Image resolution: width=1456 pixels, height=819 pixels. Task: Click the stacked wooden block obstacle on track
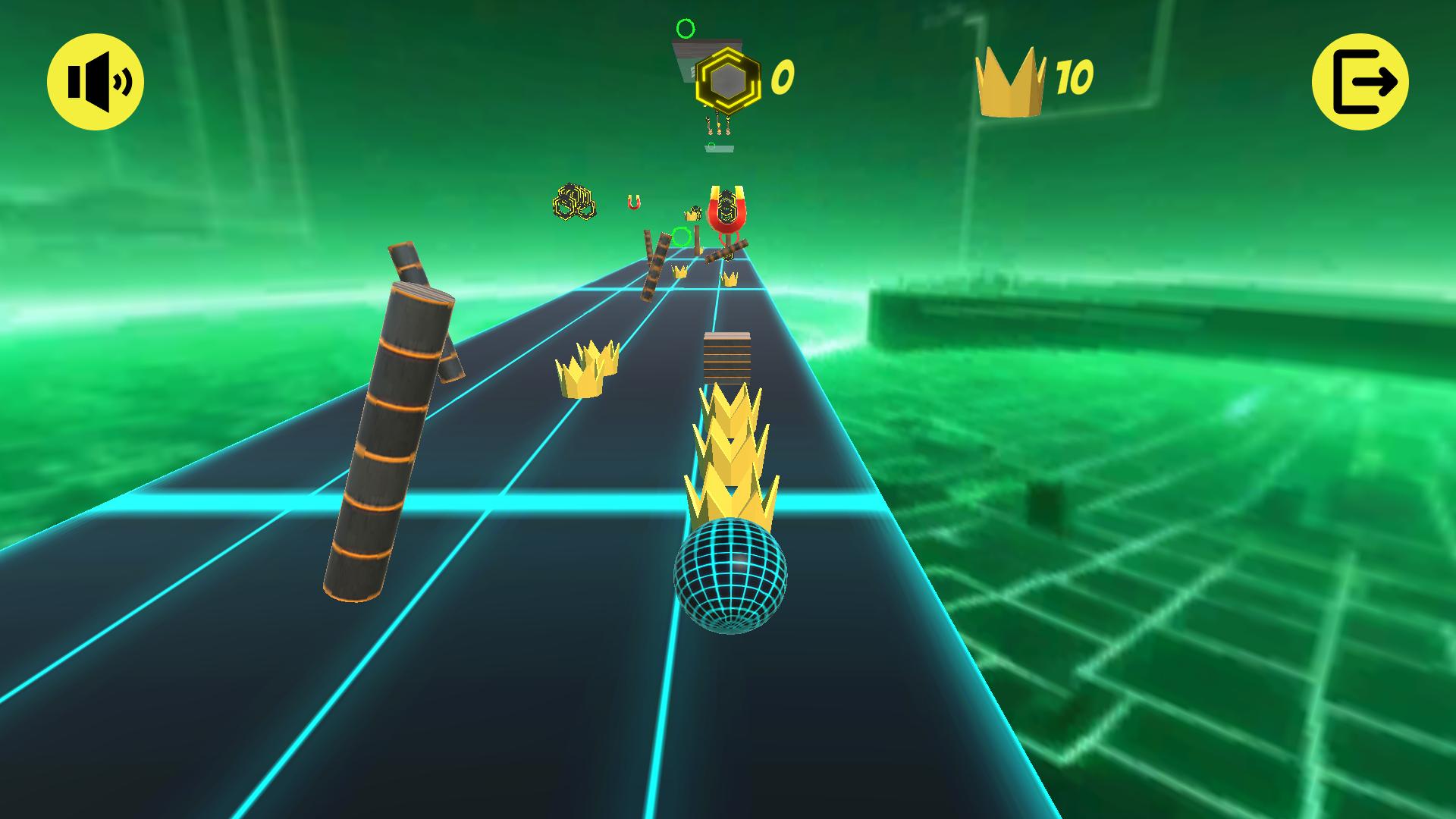click(726, 356)
